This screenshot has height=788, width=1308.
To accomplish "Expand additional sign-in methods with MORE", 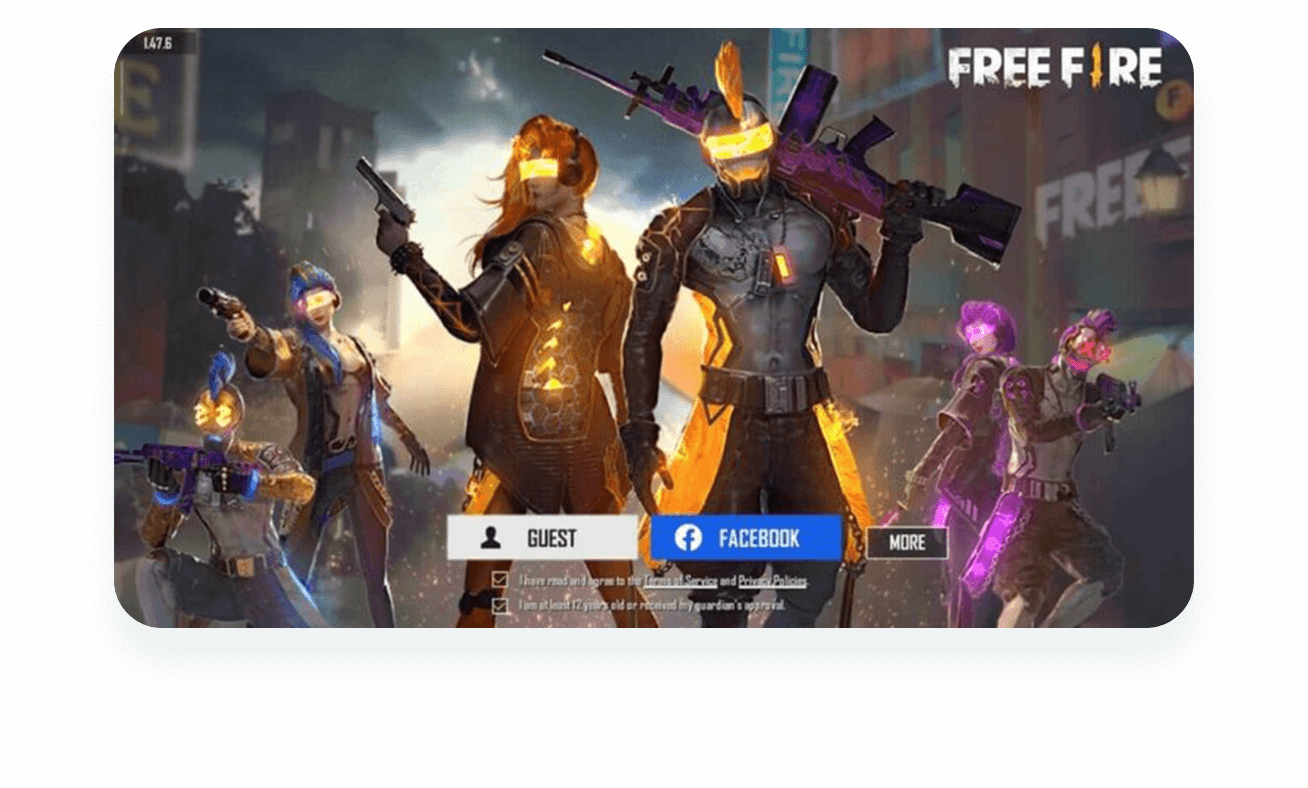I will click(x=906, y=542).
